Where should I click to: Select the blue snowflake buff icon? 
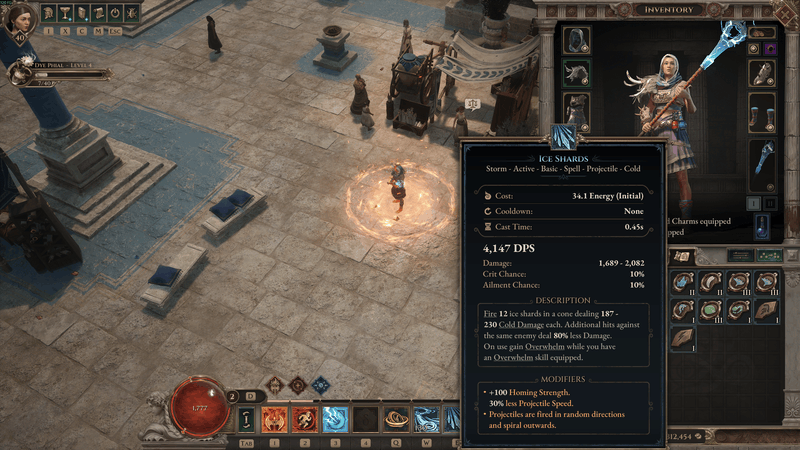coord(321,384)
